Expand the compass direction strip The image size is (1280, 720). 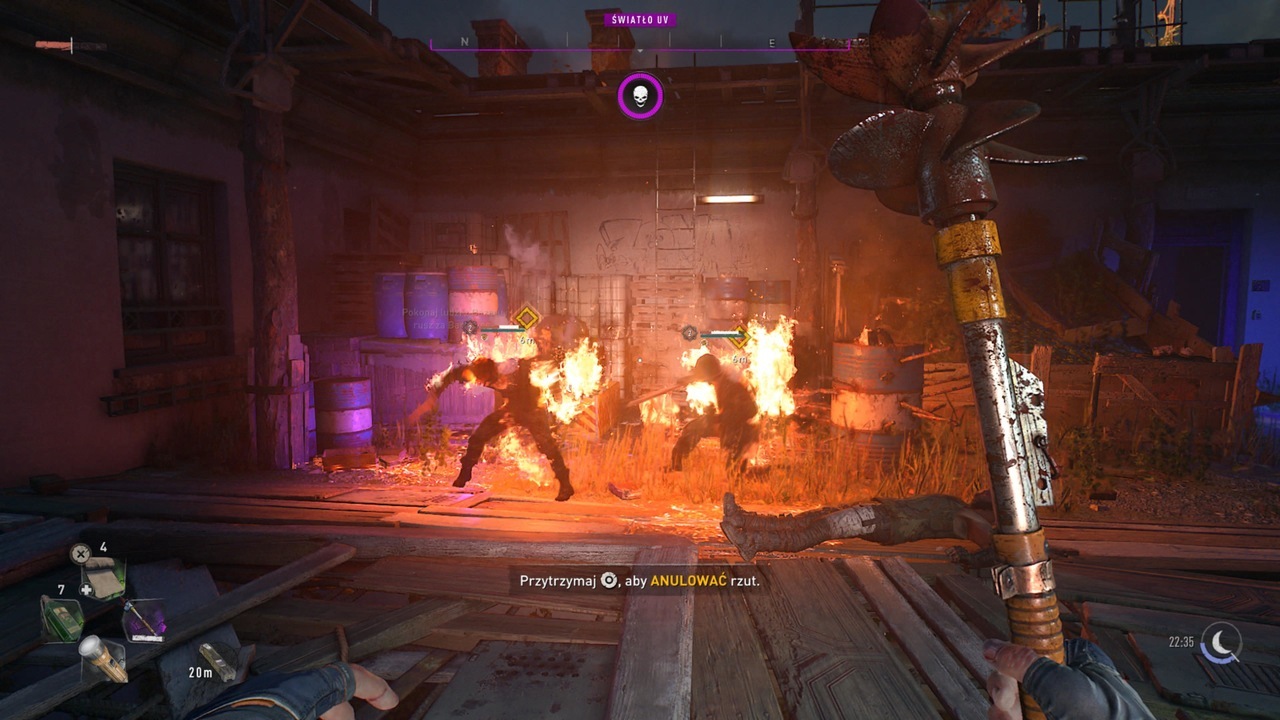point(640,42)
